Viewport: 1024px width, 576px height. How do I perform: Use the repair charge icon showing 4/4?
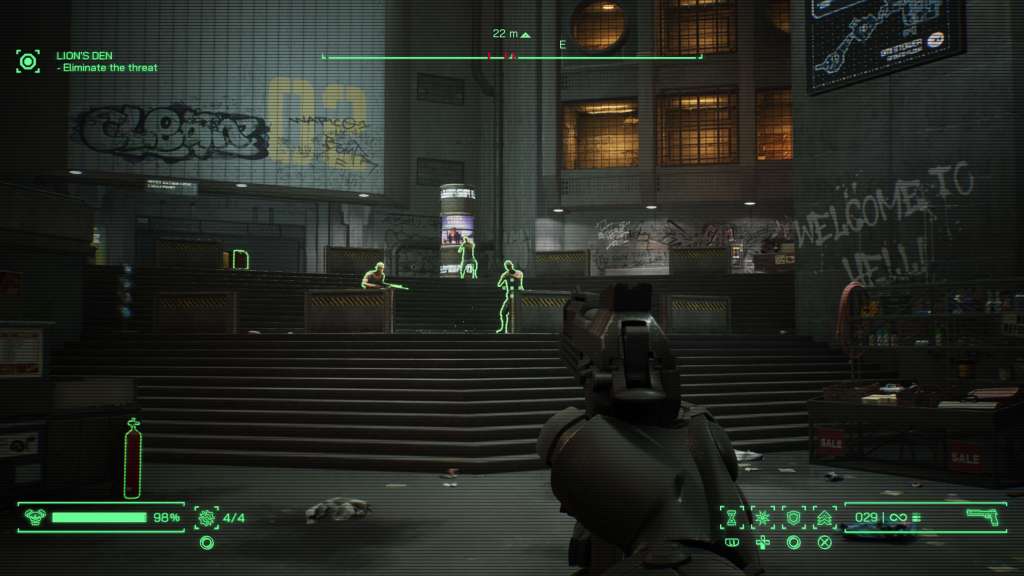click(x=207, y=517)
